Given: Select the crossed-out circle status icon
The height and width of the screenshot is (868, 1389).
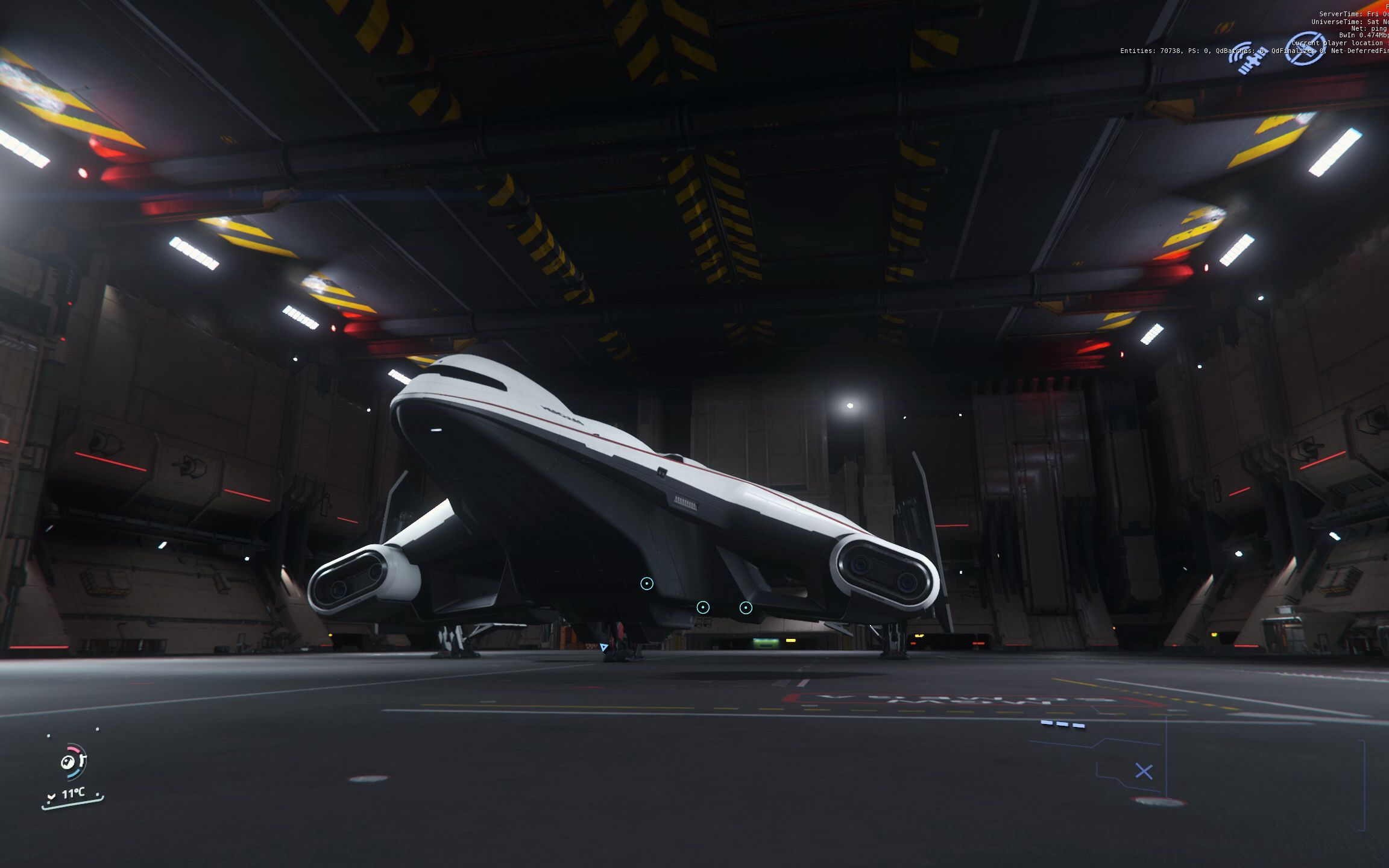Looking at the screenshot, I should 1305,48.
